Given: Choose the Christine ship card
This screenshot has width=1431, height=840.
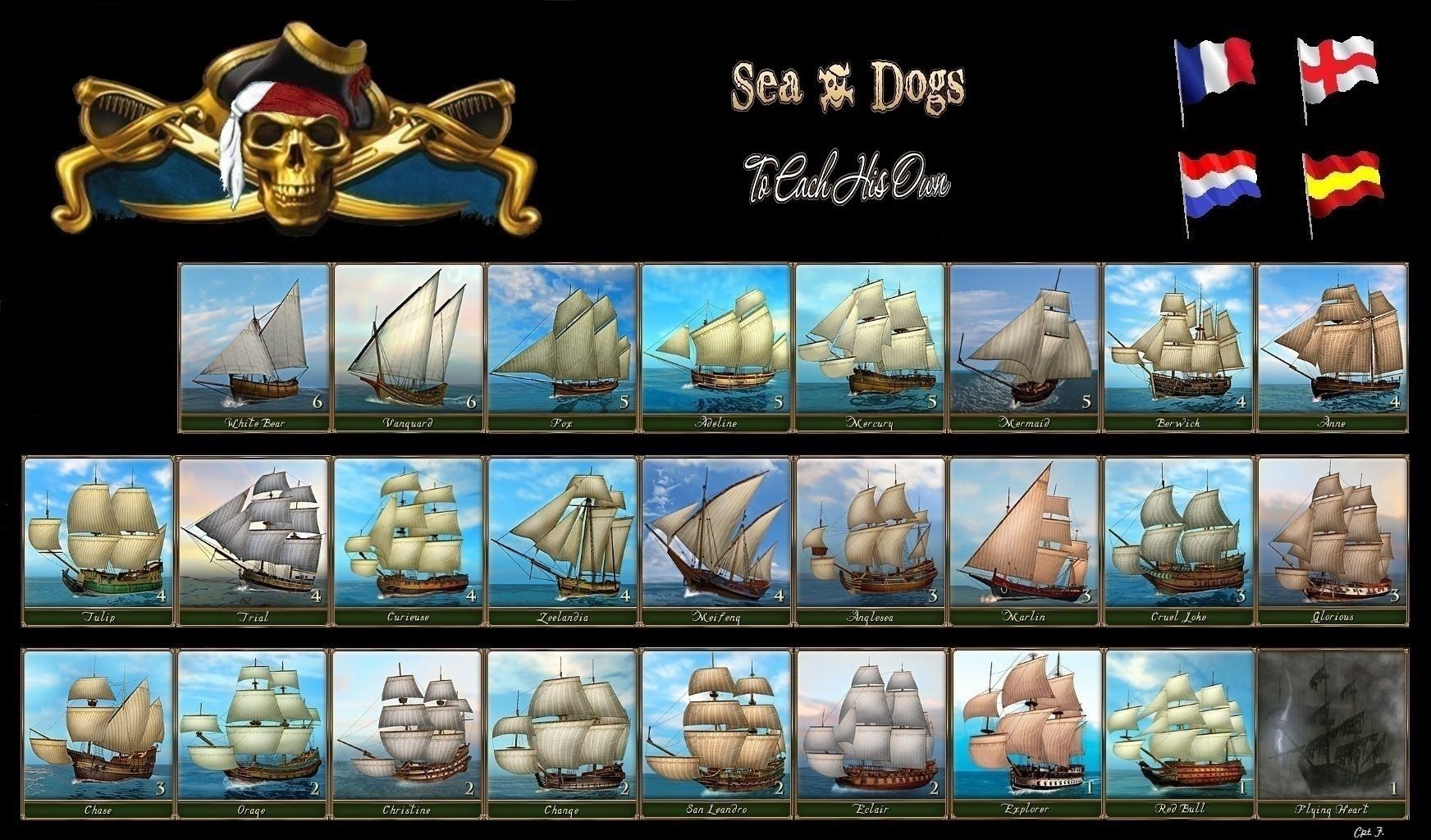Looking at the screenshot, I should coord(409,733).
